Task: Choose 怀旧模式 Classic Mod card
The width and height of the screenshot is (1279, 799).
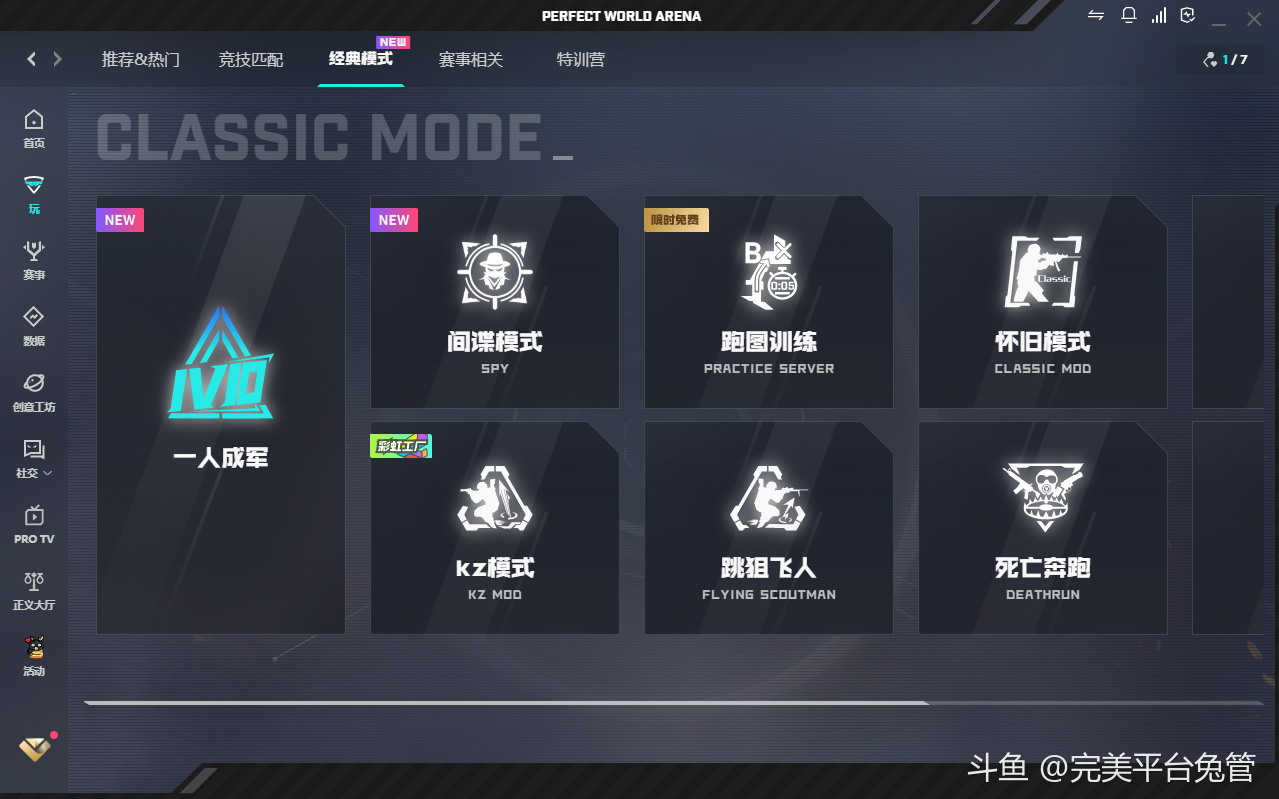Action: (x=1043, y=302)
